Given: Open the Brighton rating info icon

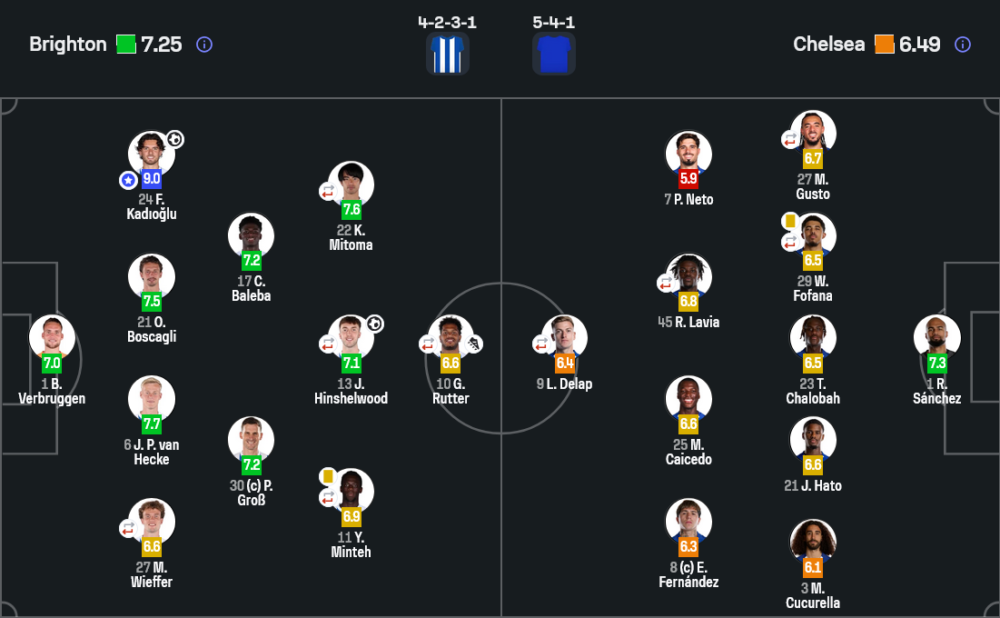Looking at the screenshot, I should click(x=204, y=44).
